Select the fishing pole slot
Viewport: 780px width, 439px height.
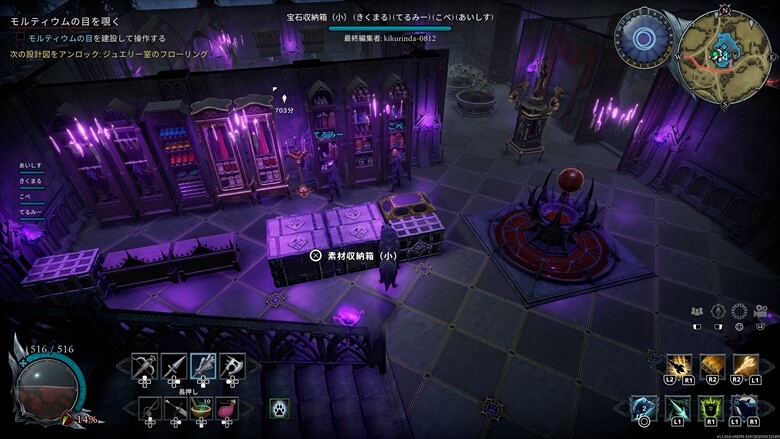tap(149, 407)
